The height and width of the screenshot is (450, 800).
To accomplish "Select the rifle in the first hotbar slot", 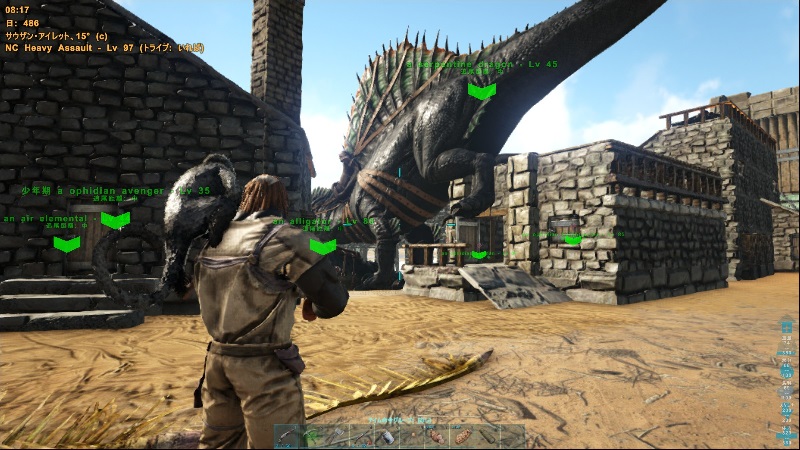I will [287, 437].
